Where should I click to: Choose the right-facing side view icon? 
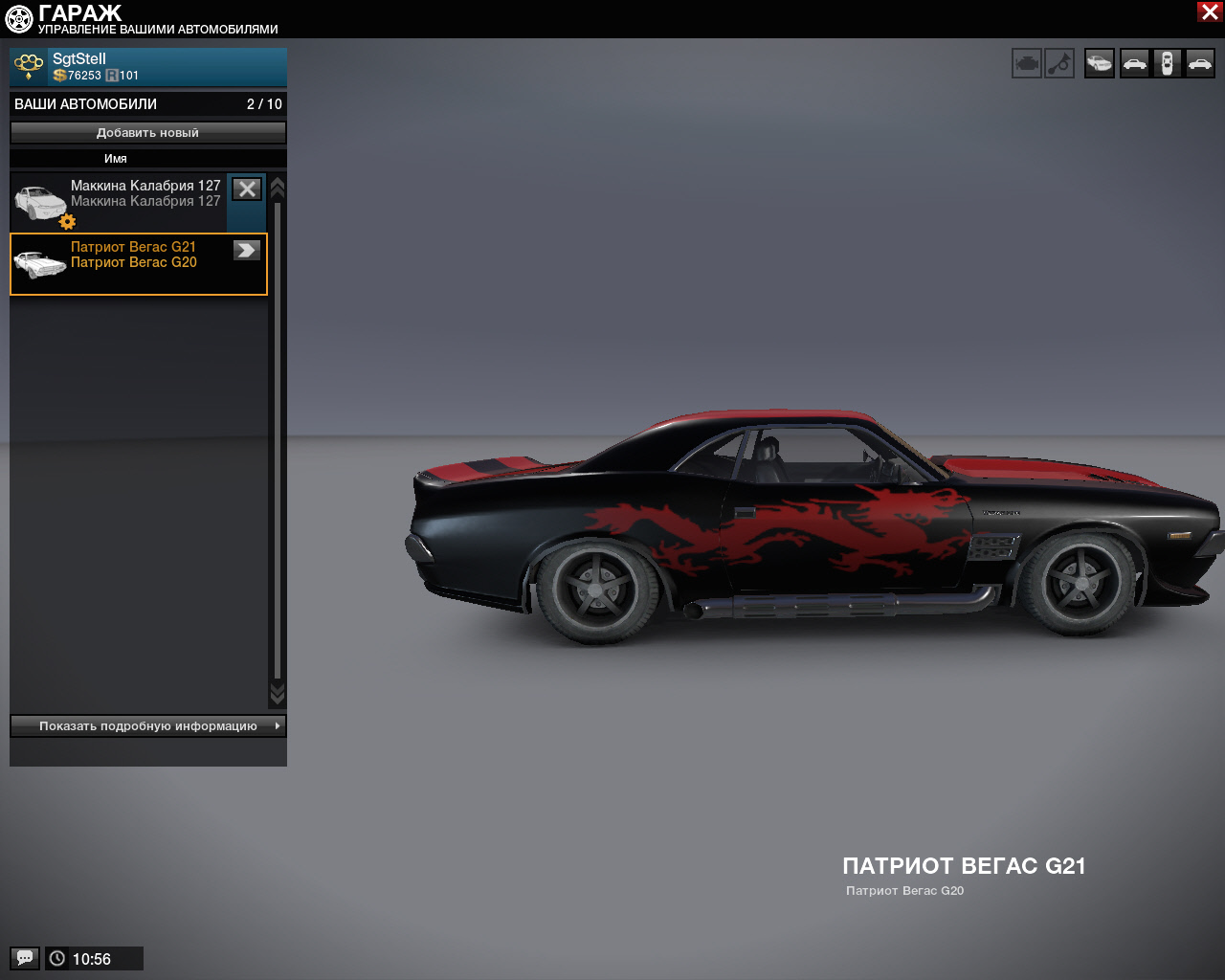[x=1199, y=64]
